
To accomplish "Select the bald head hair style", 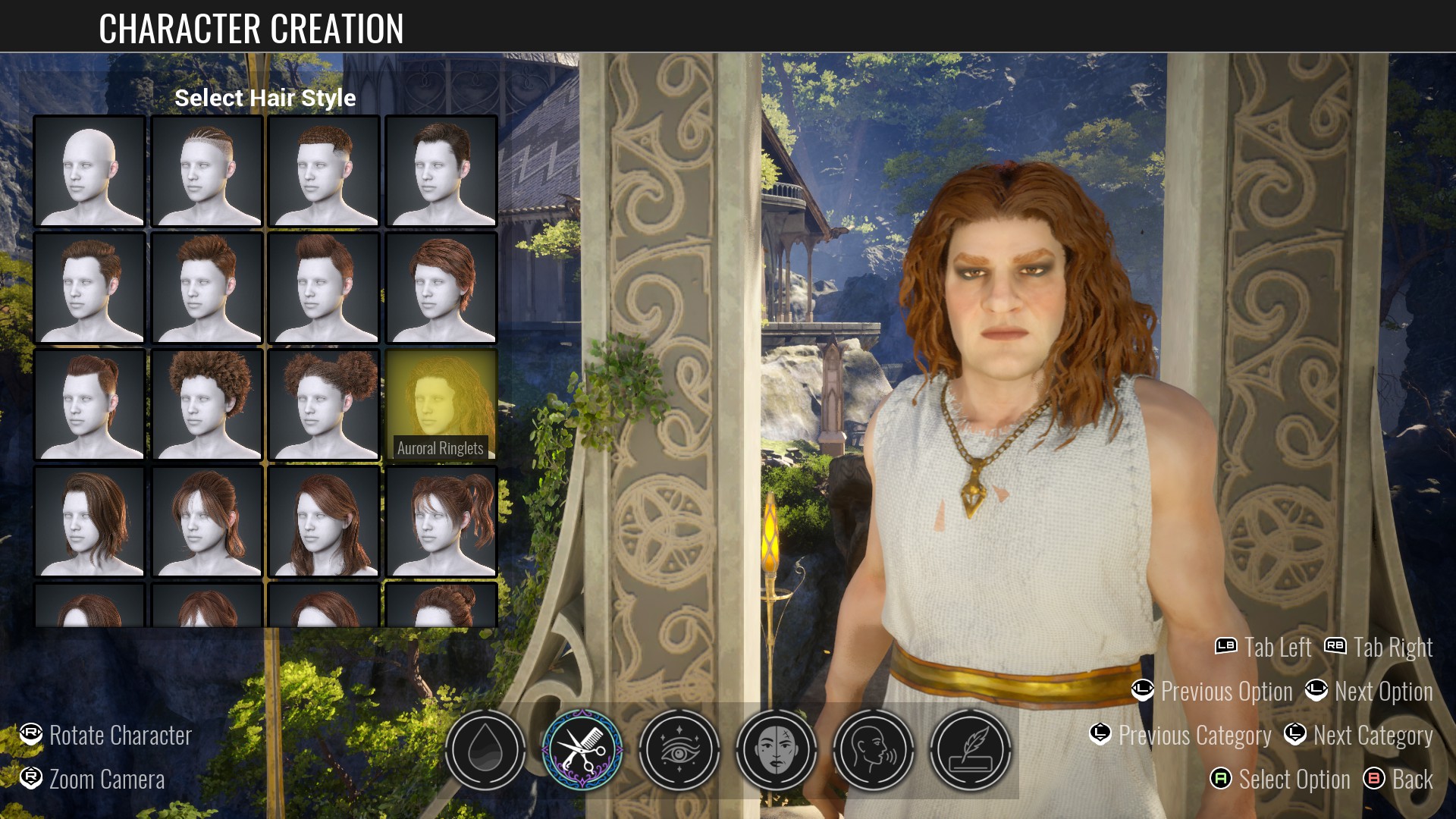I will pos(89,171).
